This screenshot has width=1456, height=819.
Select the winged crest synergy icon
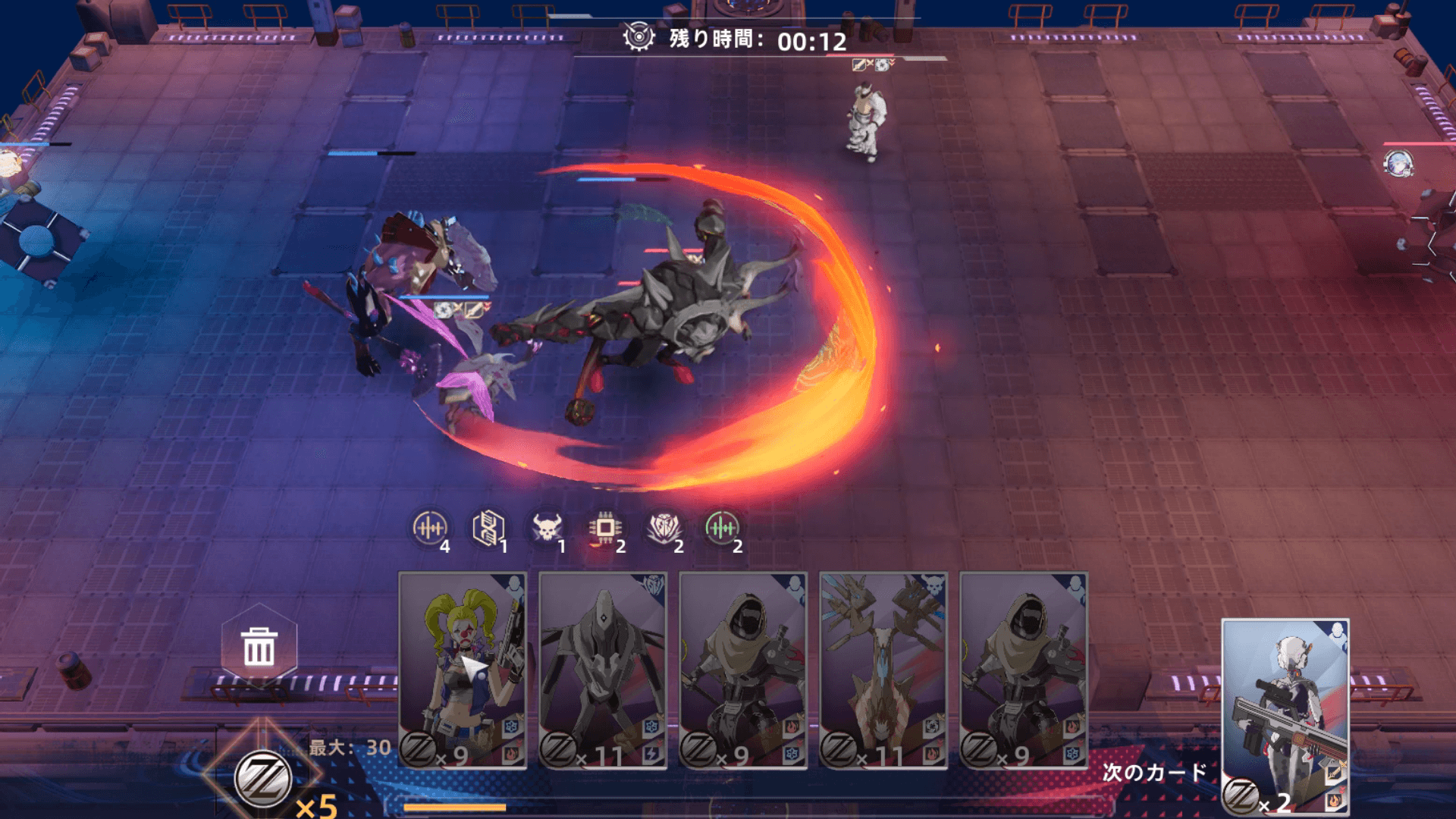click(x=664, y=528)
